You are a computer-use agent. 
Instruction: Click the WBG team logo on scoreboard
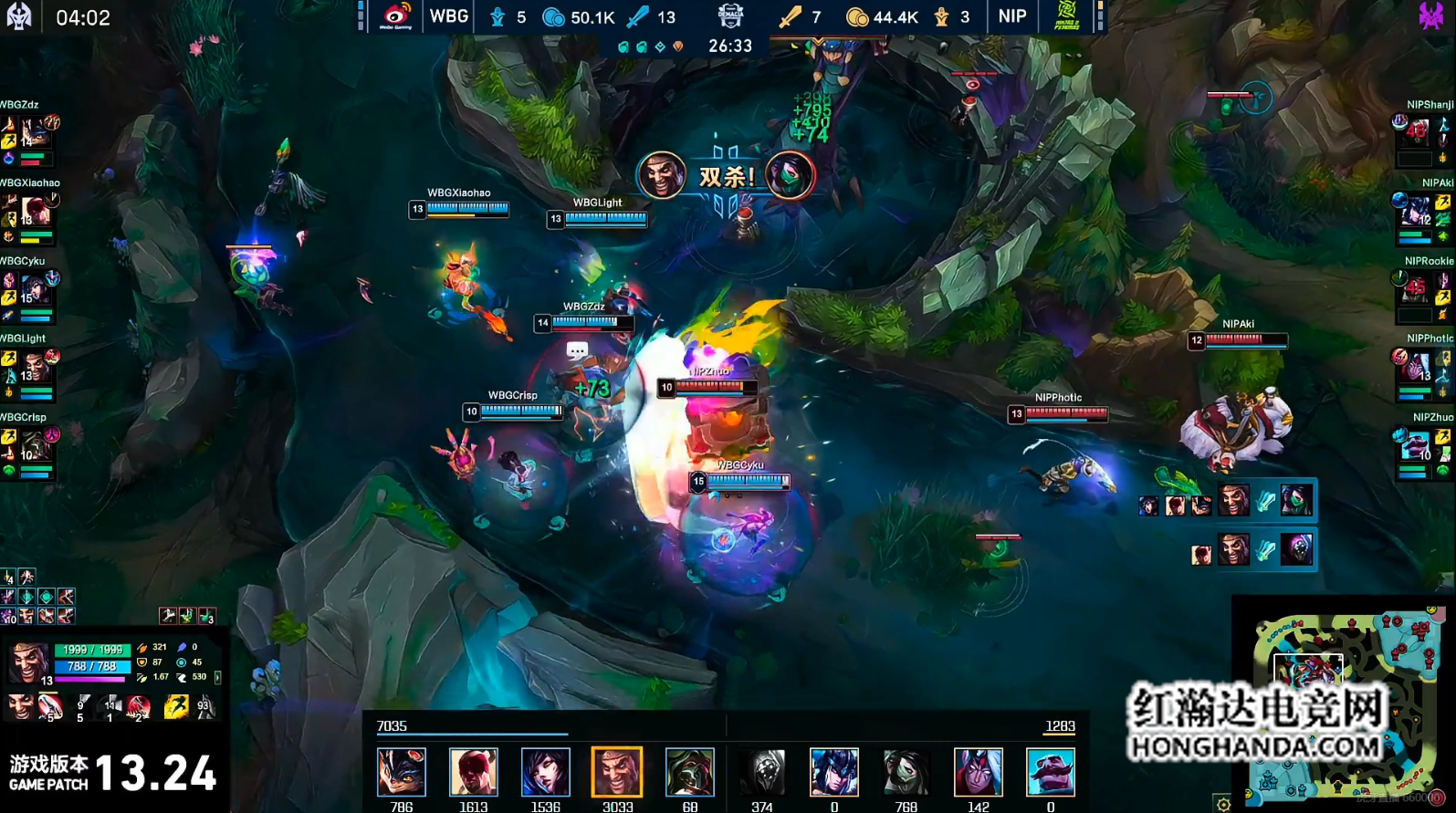click(x=396, y=16)
